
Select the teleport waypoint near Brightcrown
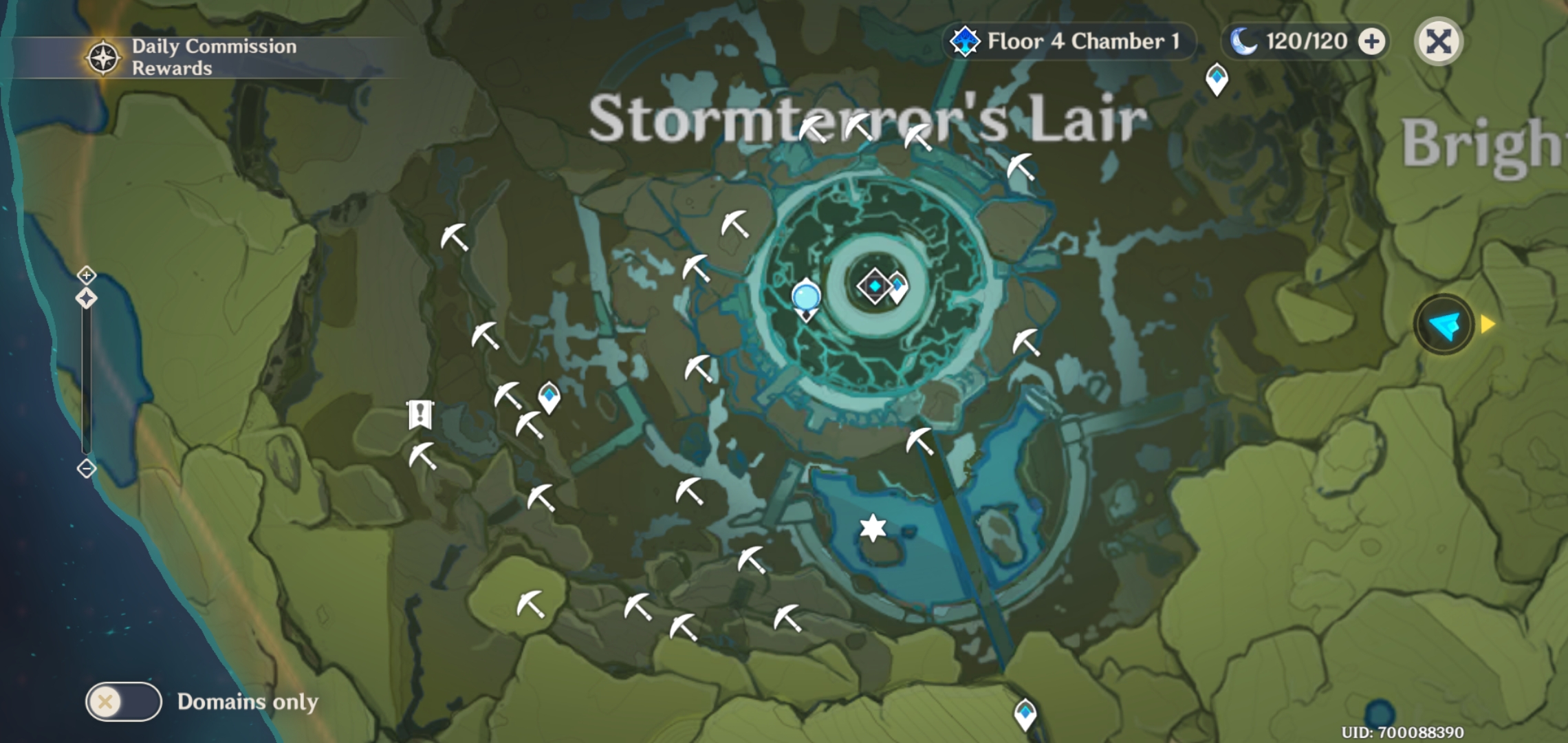pyautogui.click(x=1217, y=78)
